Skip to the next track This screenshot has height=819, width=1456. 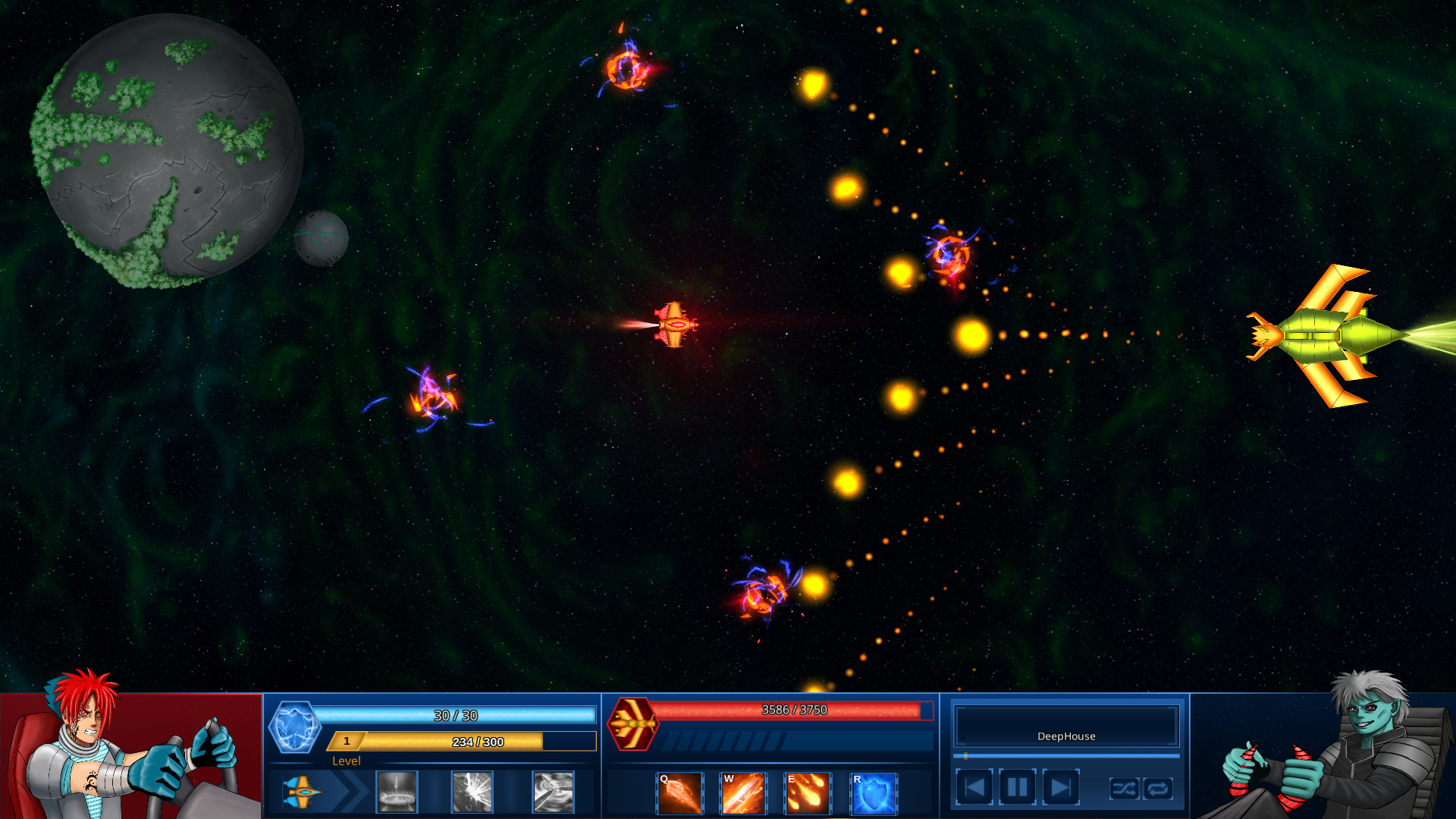coord(1062,786)
